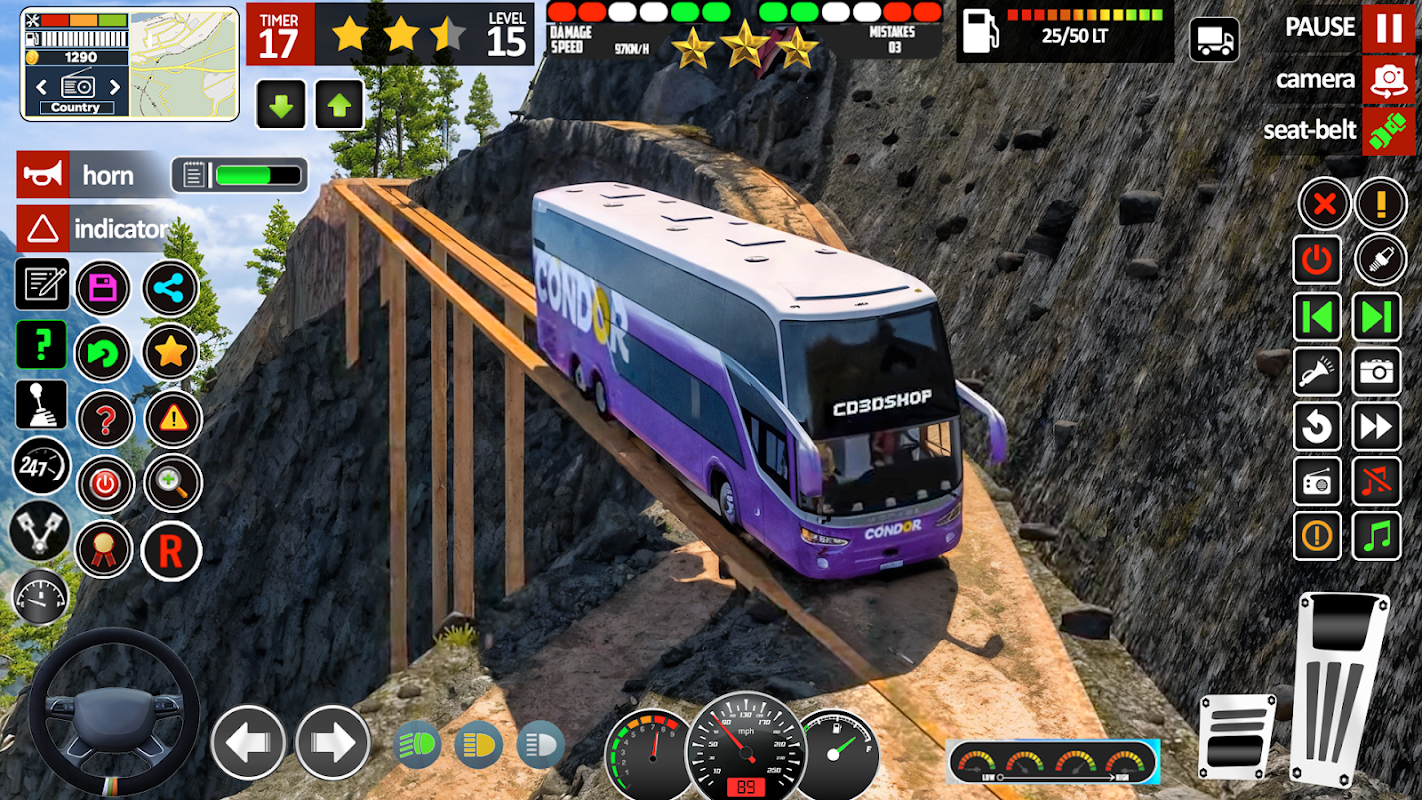Click the green up arrow button
Viewport: 1422px width, 800px height.
click(x=340, y=105)
